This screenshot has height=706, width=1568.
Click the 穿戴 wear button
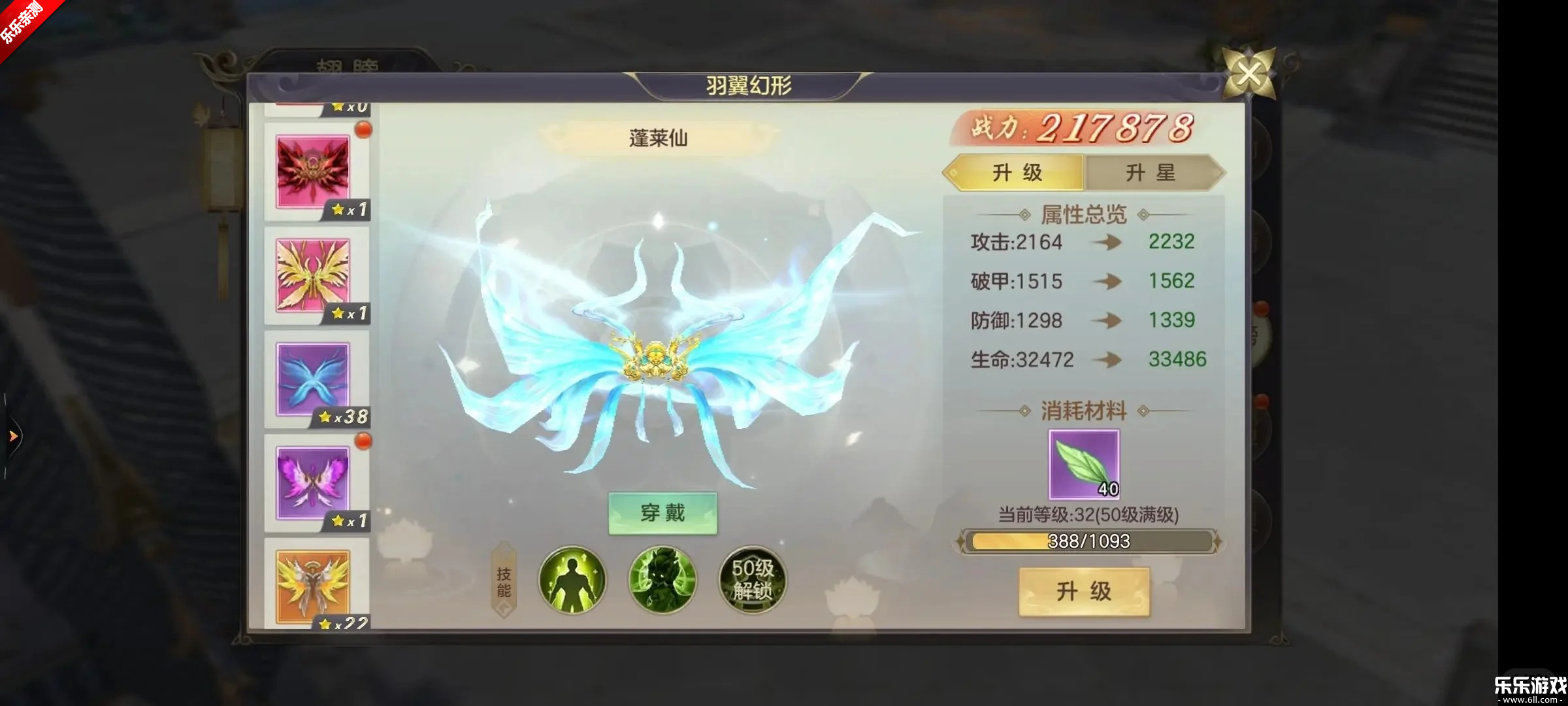point(662,514)
